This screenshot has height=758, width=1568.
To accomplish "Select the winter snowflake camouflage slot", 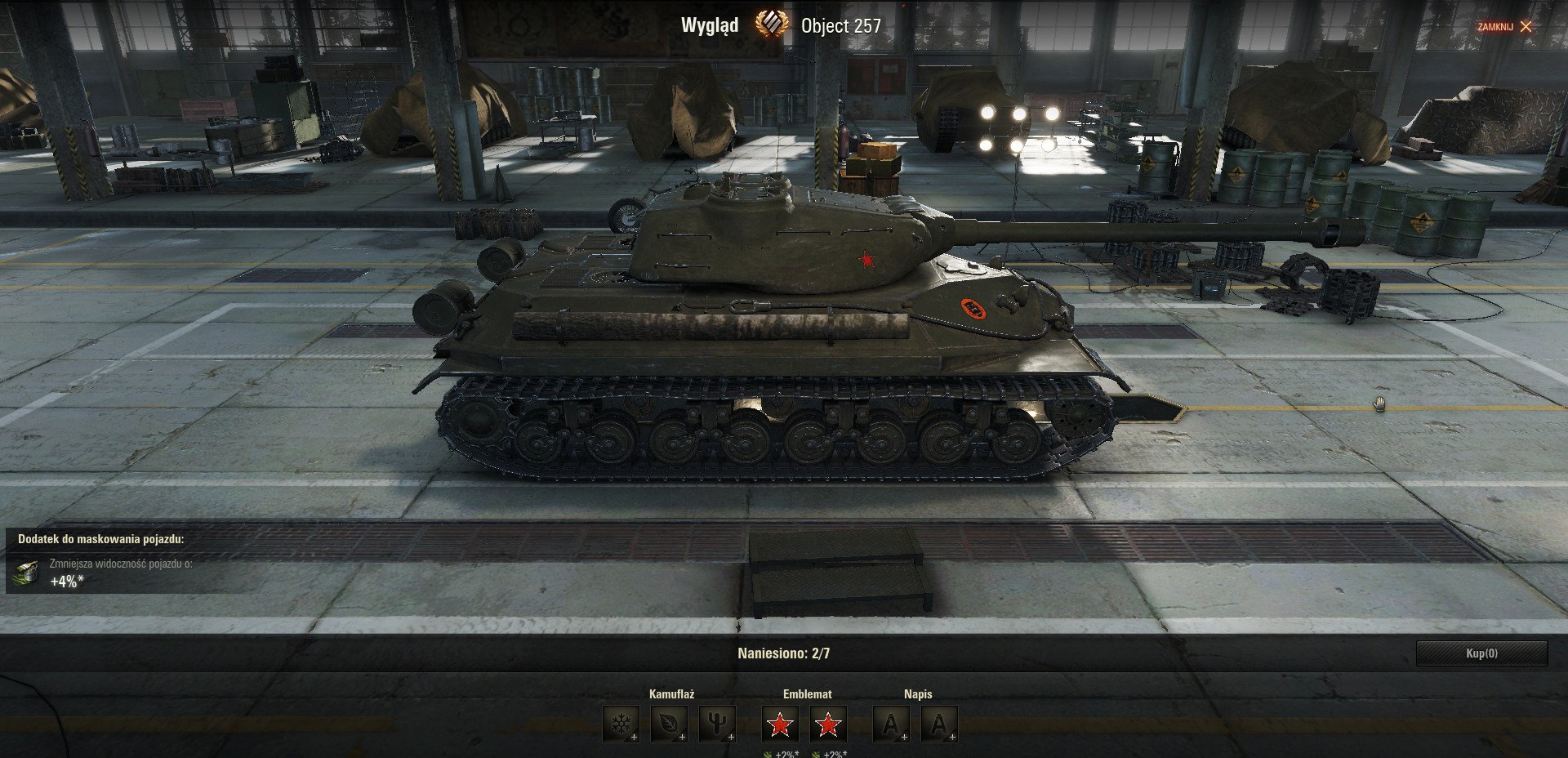I will point(621,725).
